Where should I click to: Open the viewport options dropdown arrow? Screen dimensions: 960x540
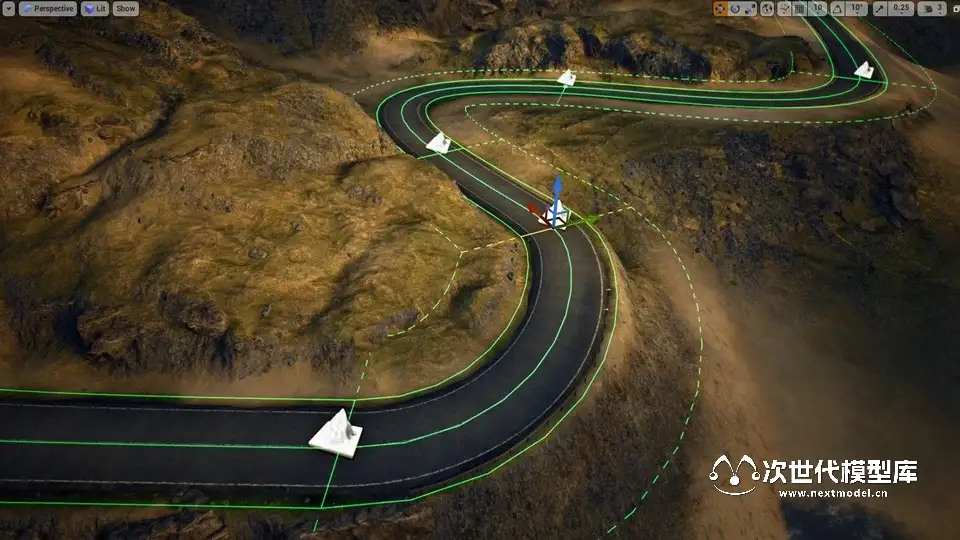(8, 8)
